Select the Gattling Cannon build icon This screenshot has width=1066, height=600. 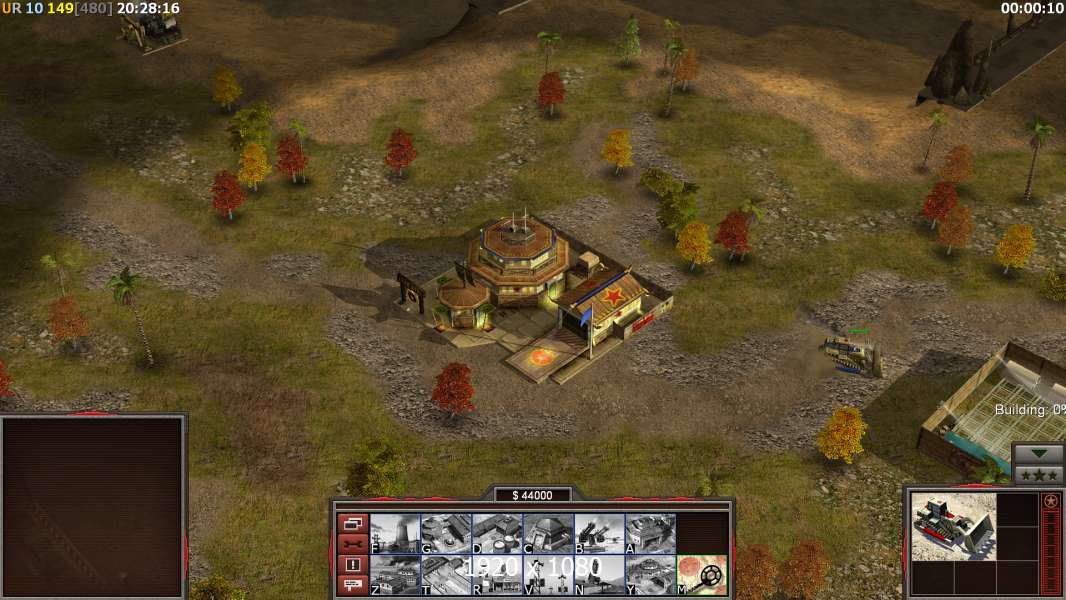point(599,534)
